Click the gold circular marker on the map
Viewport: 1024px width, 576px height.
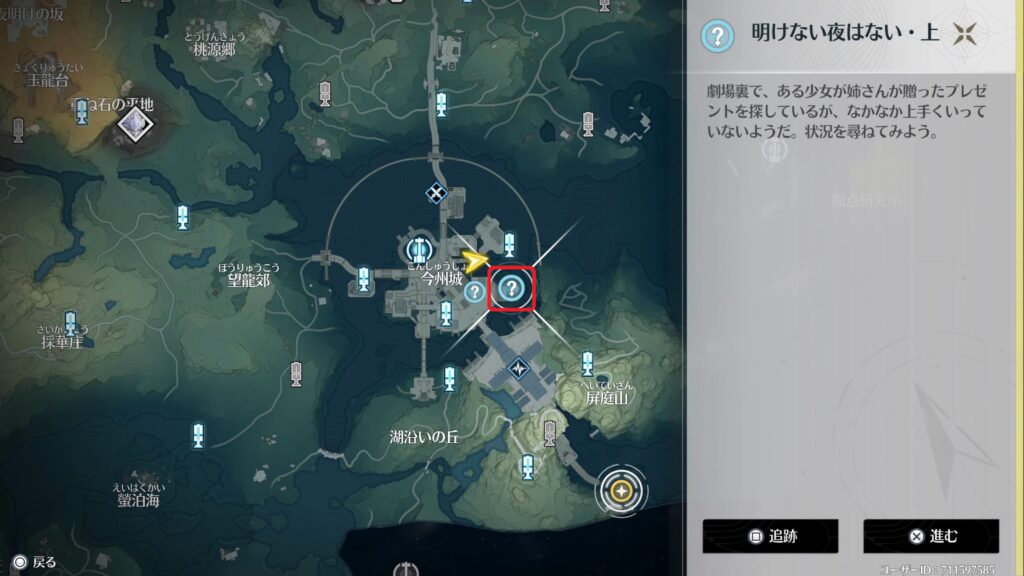(x=621, y=491)
